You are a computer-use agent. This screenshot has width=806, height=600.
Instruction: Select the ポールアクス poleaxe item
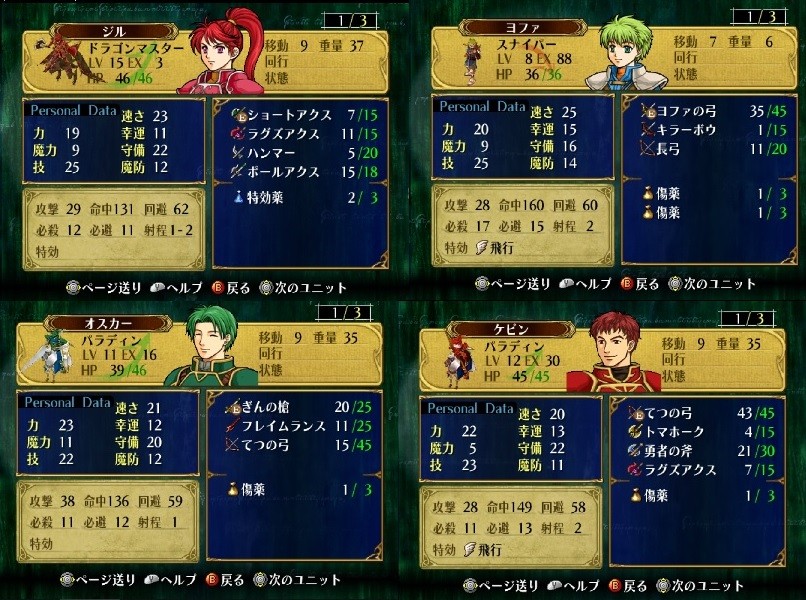tap(285, 172)
